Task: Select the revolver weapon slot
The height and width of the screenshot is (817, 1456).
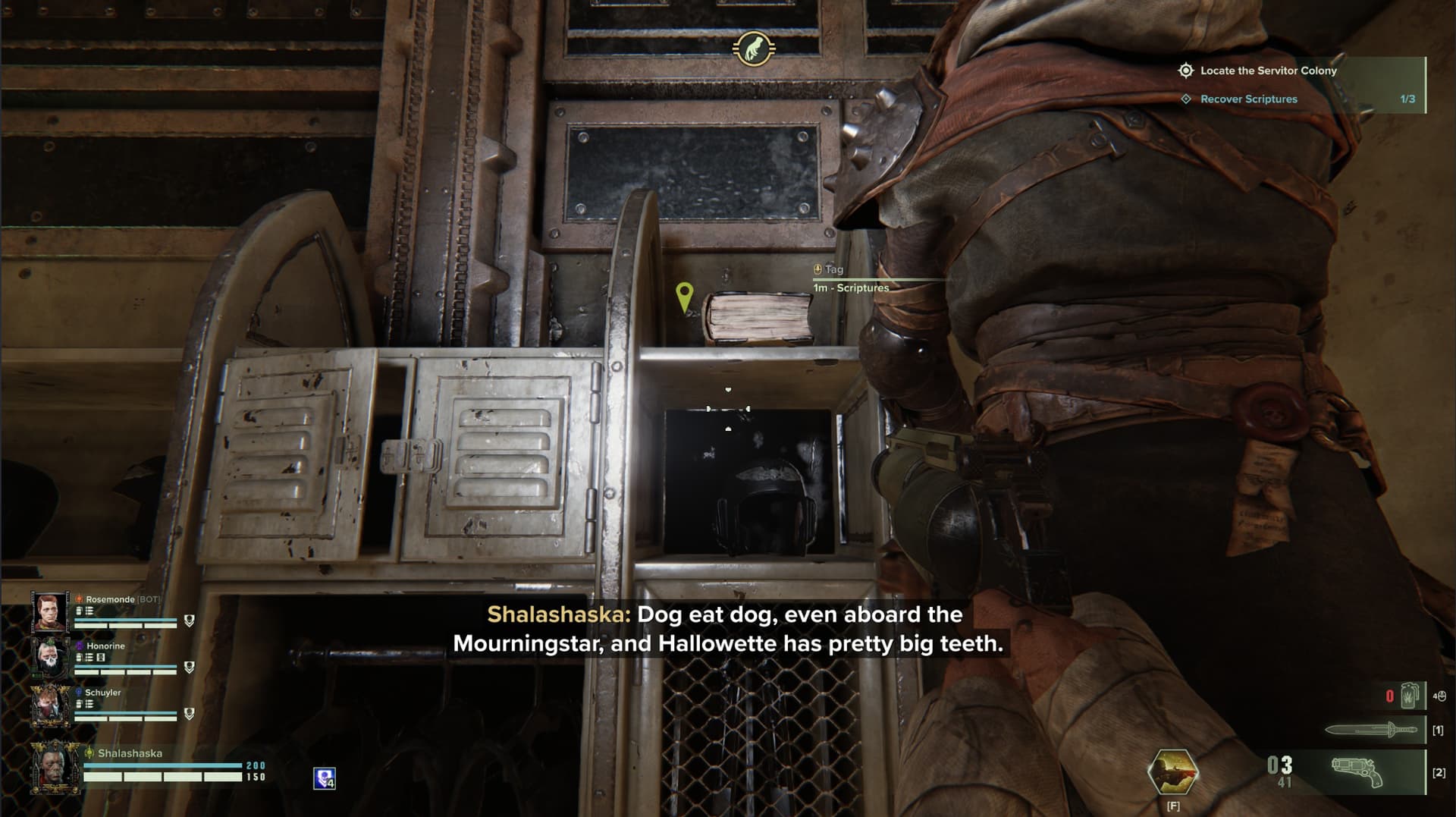Action: (x=1357, y=772)
